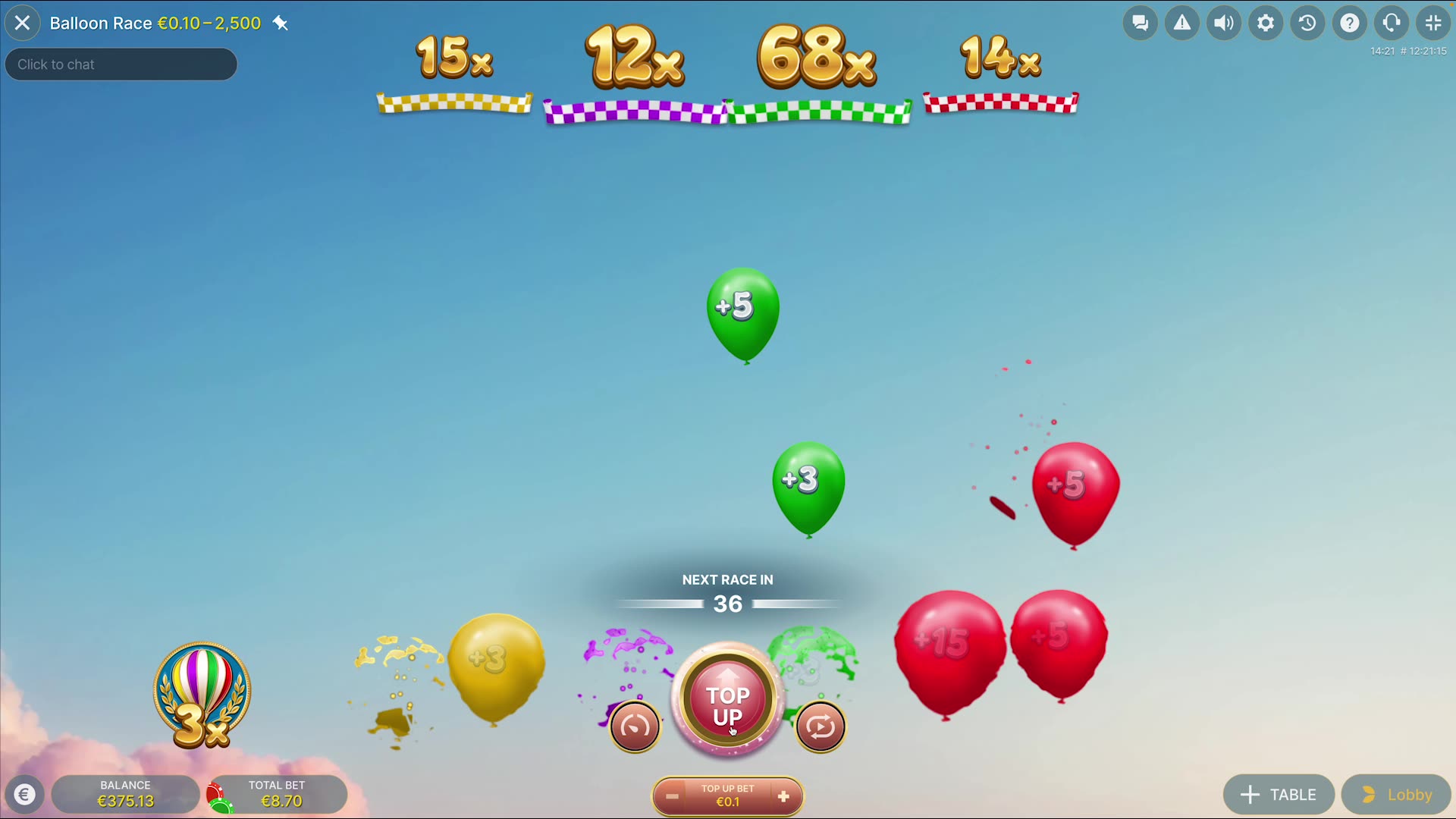
Task: Close the Balloon Race game
Action: point(23,23)
